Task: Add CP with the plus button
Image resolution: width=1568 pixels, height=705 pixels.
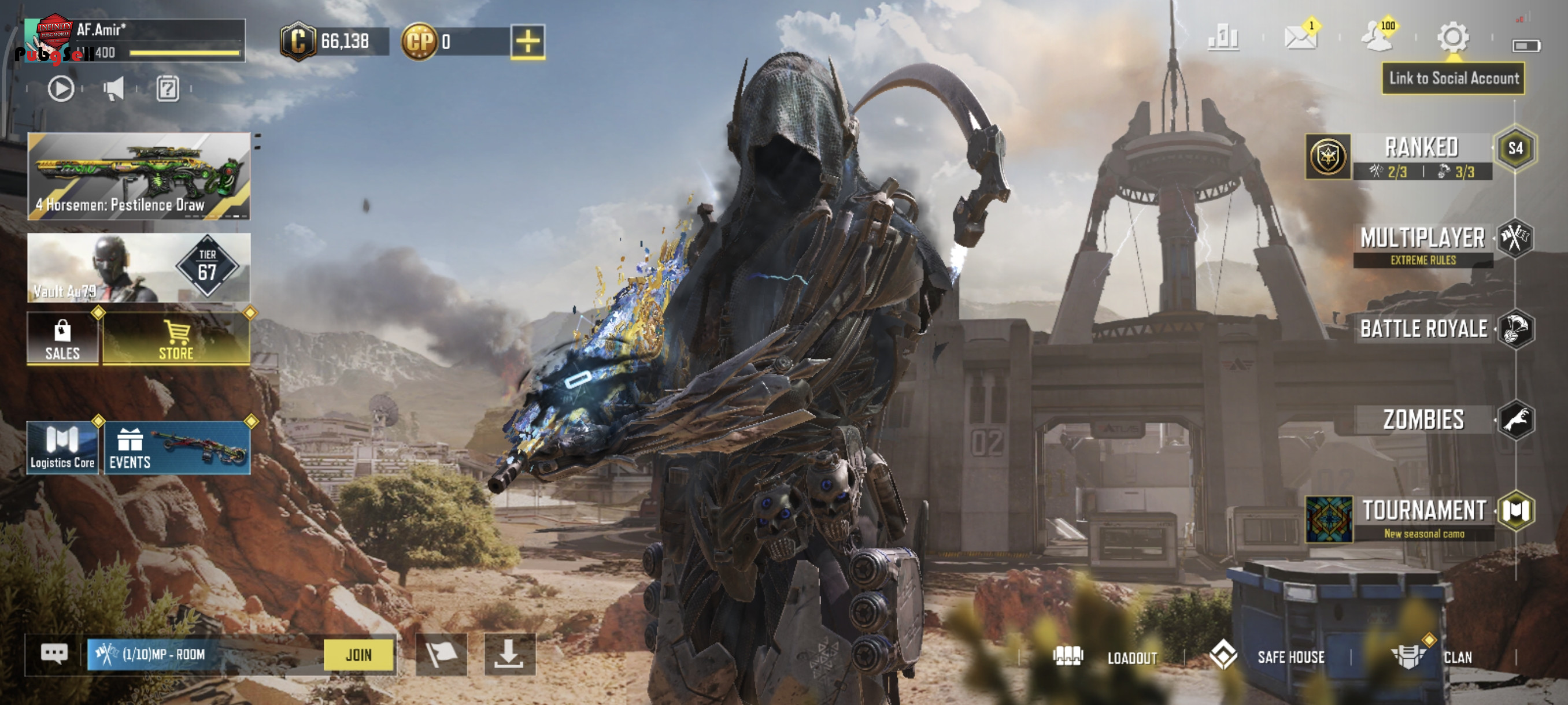Action: 527,42
